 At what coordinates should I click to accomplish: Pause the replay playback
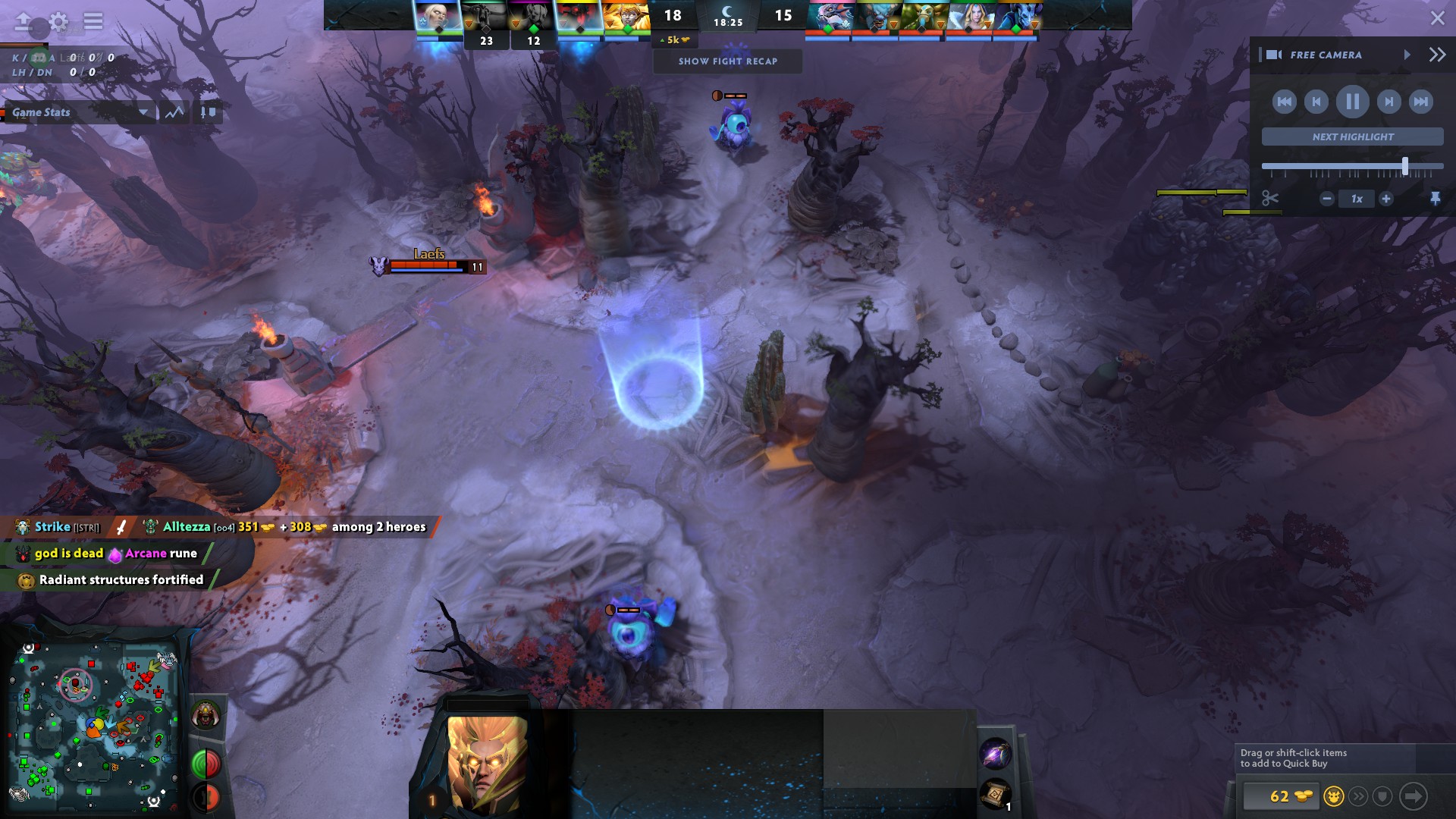pyautogui.click(x=1352, y=102)
